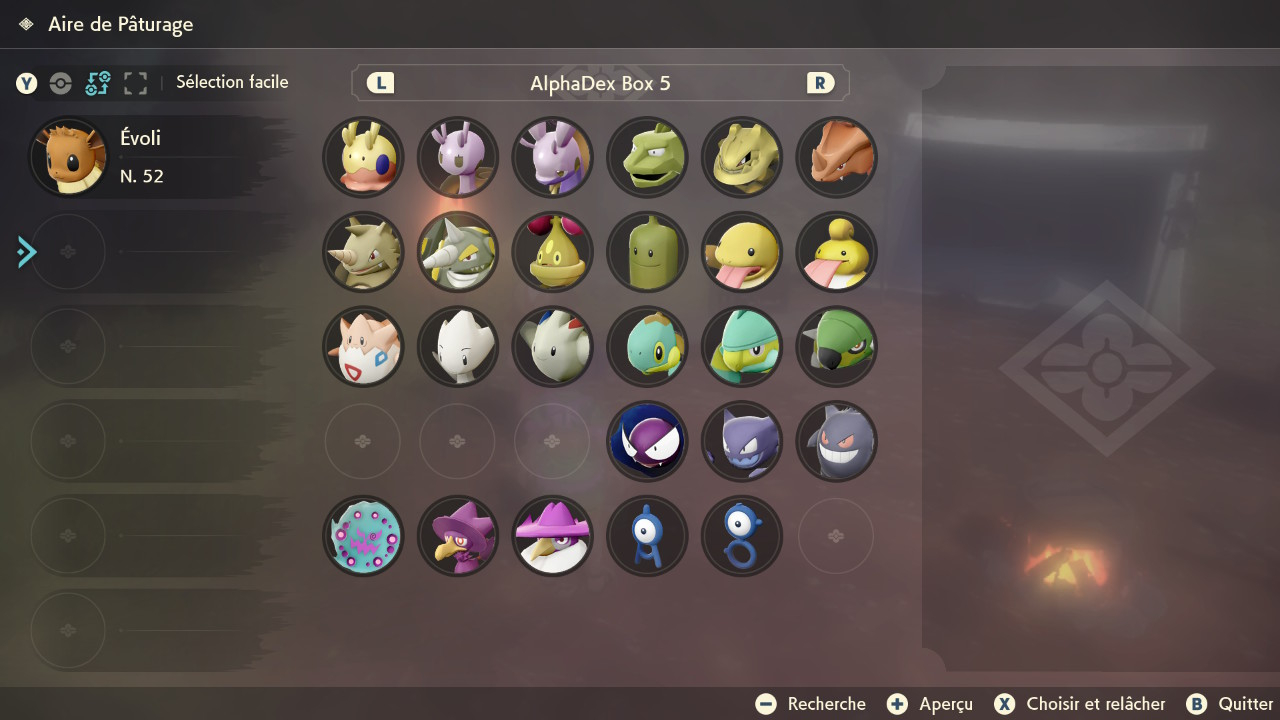Open the AlphaDex Box 5 title bar
Viewport: 1280px width, 720px height.
click(600, 83)
